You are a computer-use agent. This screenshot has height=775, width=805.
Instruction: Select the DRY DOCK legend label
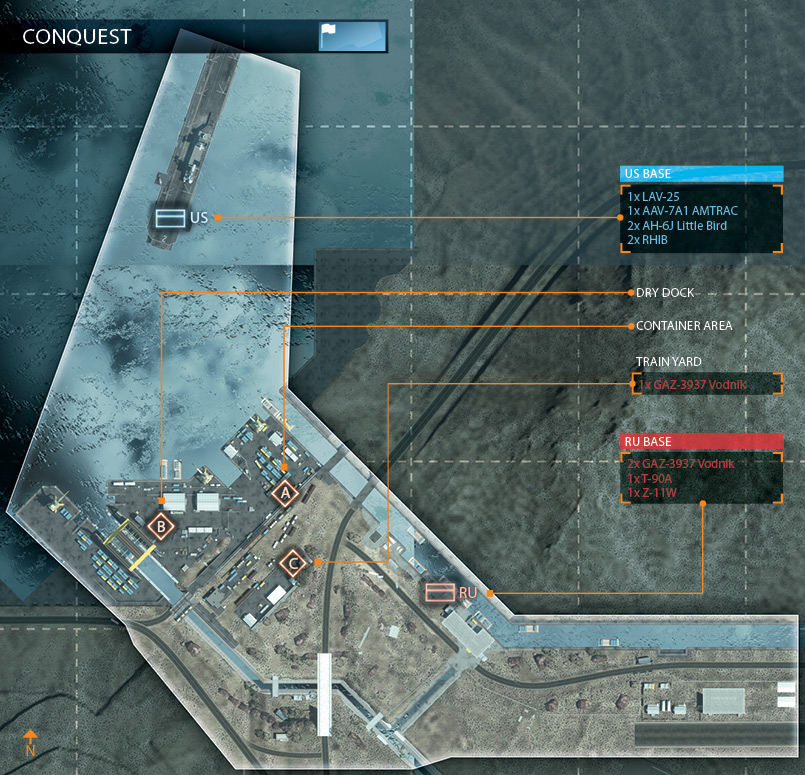pos(665,293)
